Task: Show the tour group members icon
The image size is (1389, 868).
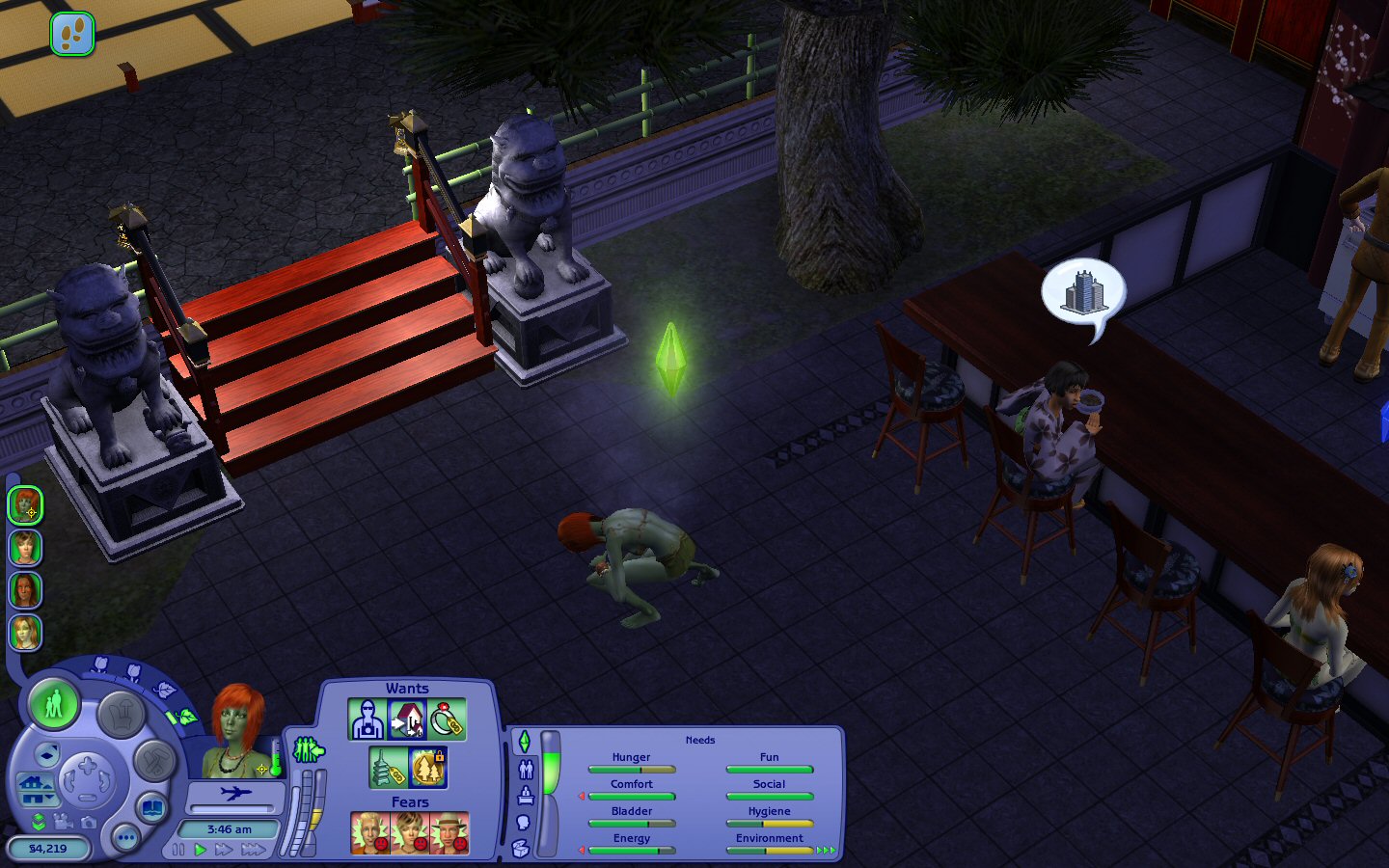Action: tap(308, 749)
